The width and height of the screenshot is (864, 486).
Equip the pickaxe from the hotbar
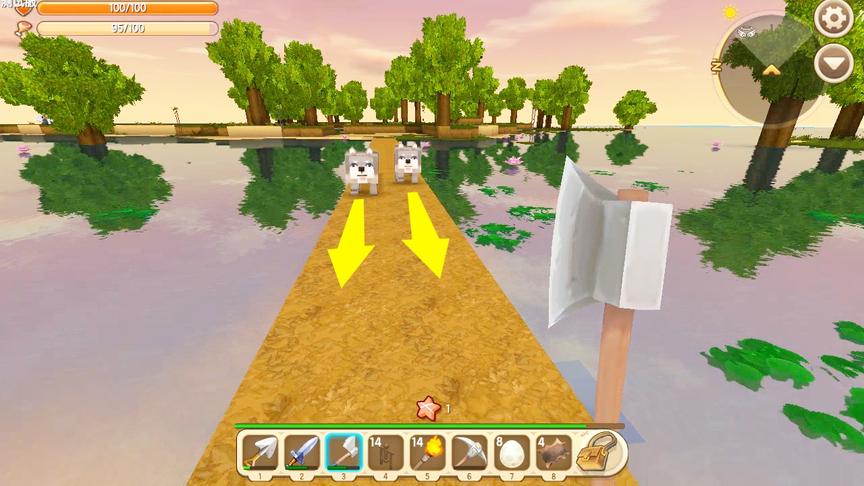click(470, 453)
